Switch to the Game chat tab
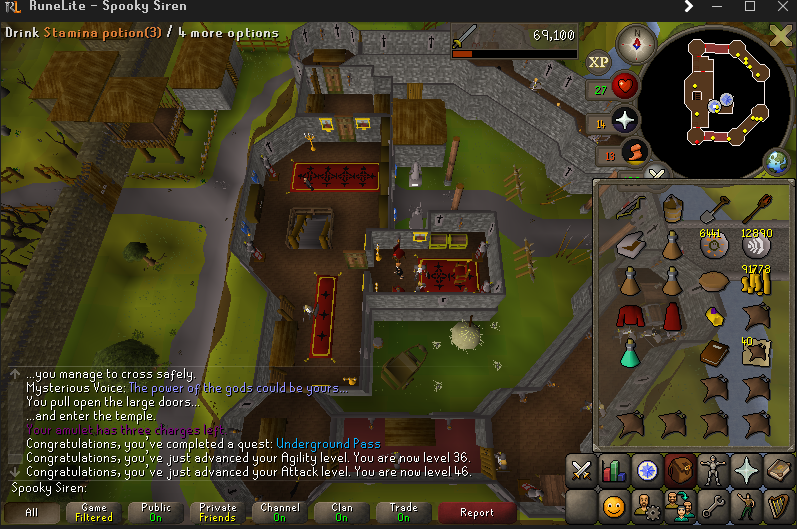This screenshot has height=529, width=797. pyautogui.click(x=93, y=512)
